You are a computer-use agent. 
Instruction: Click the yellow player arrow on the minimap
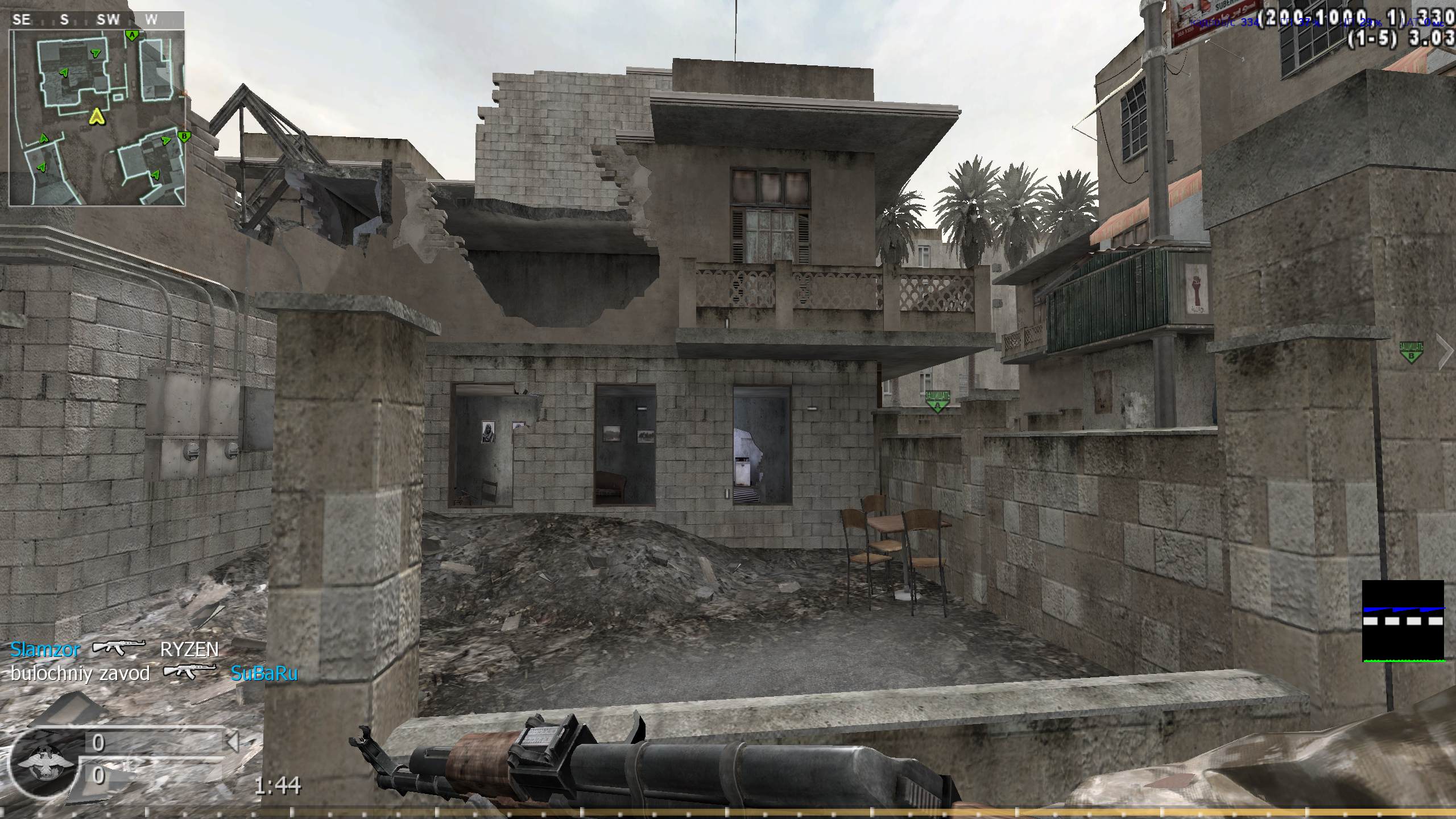[97, 117]
